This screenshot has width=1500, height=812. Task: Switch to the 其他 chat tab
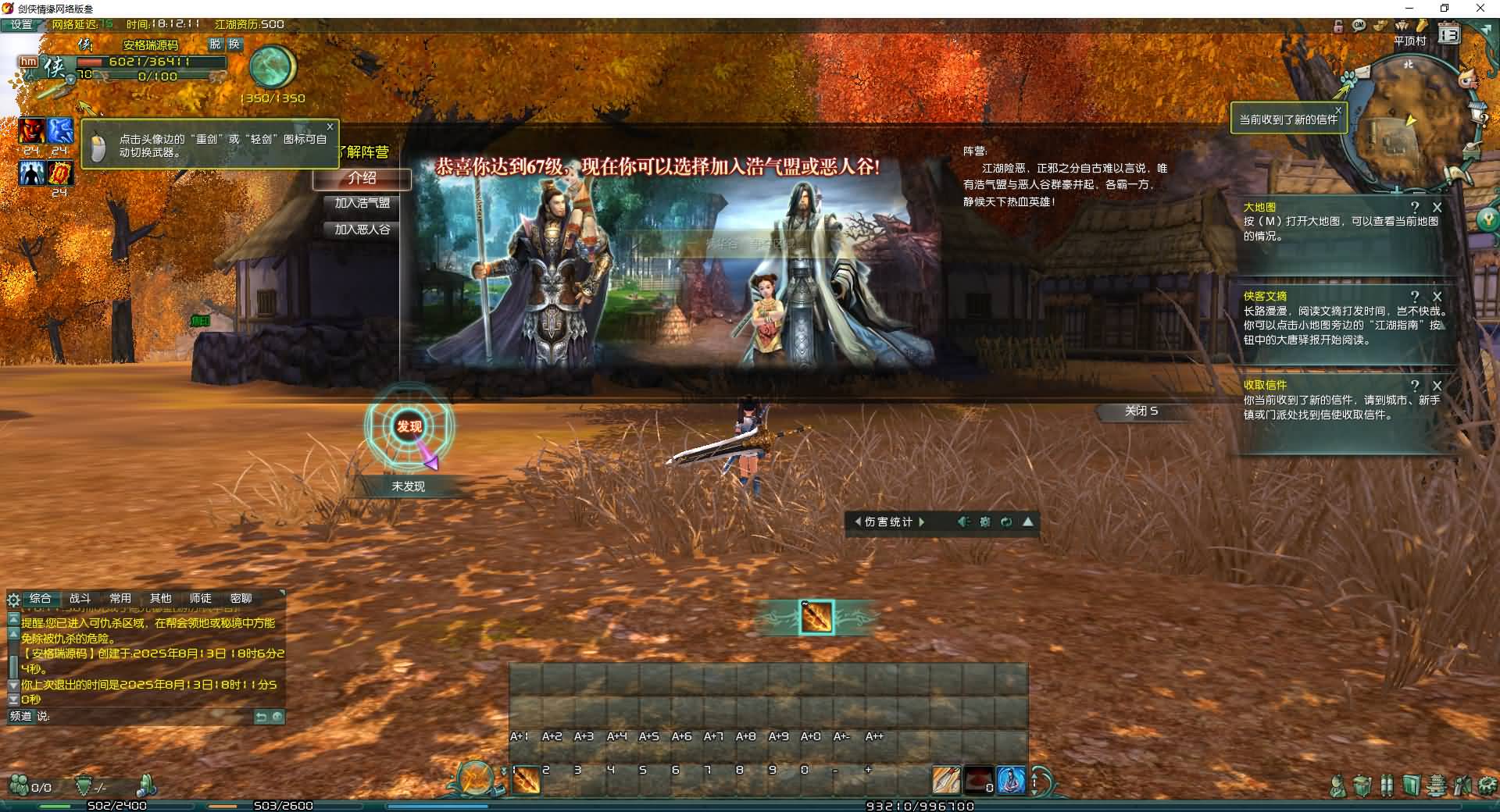click(x=162, y=598)
